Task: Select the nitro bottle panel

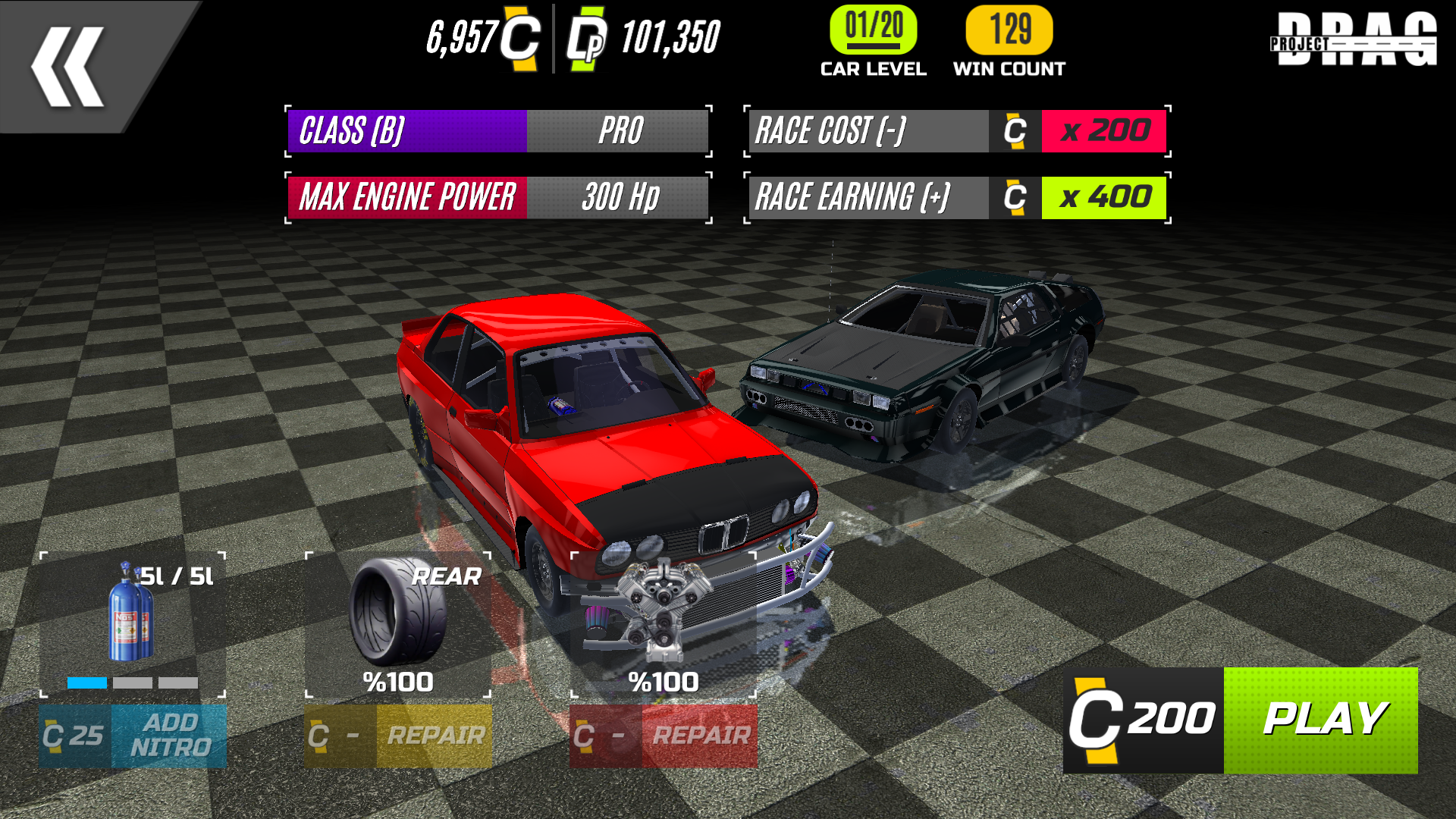Action: click(133, 625)
